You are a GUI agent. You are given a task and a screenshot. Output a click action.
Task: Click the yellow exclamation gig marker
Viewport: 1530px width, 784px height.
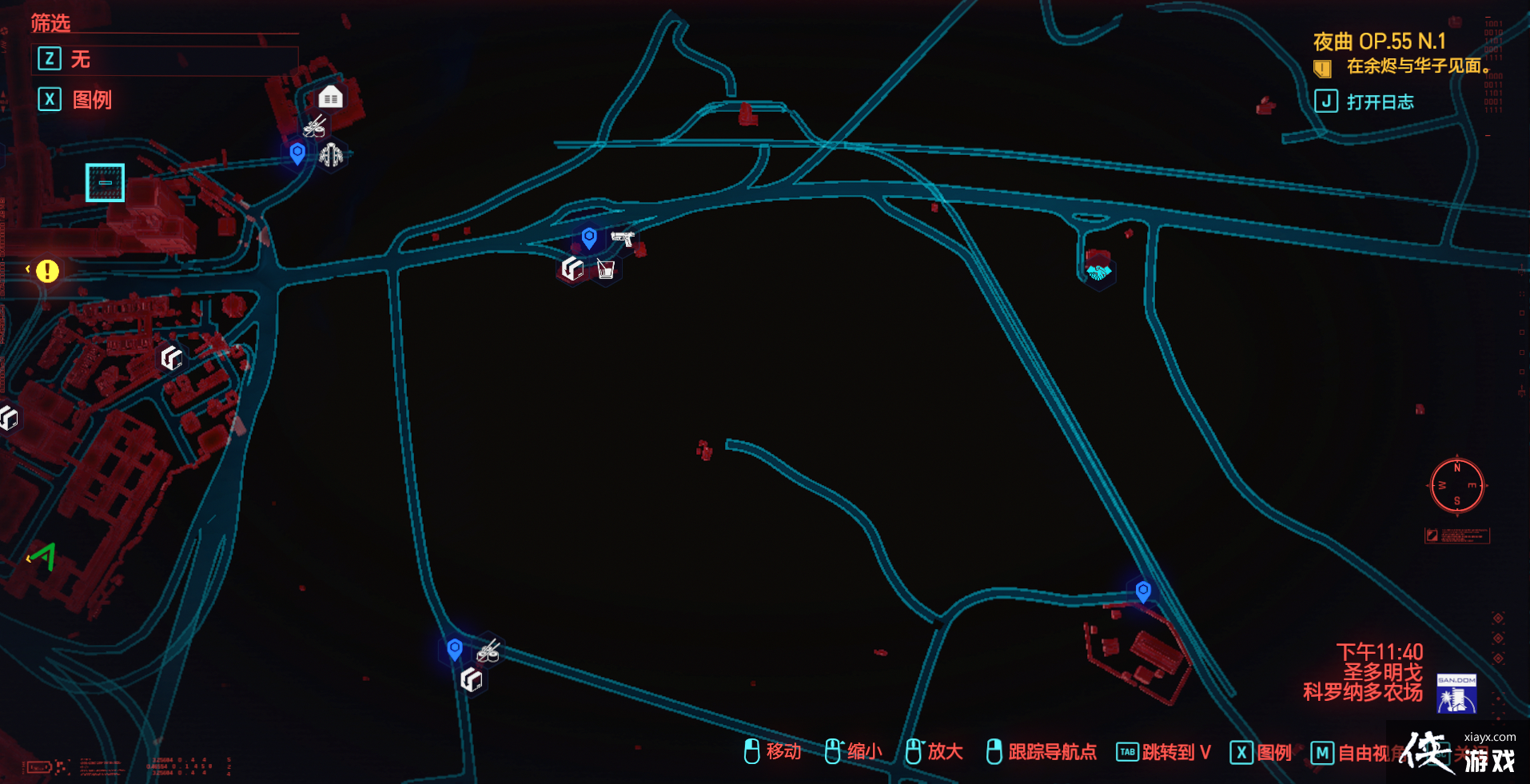(46, 272)
